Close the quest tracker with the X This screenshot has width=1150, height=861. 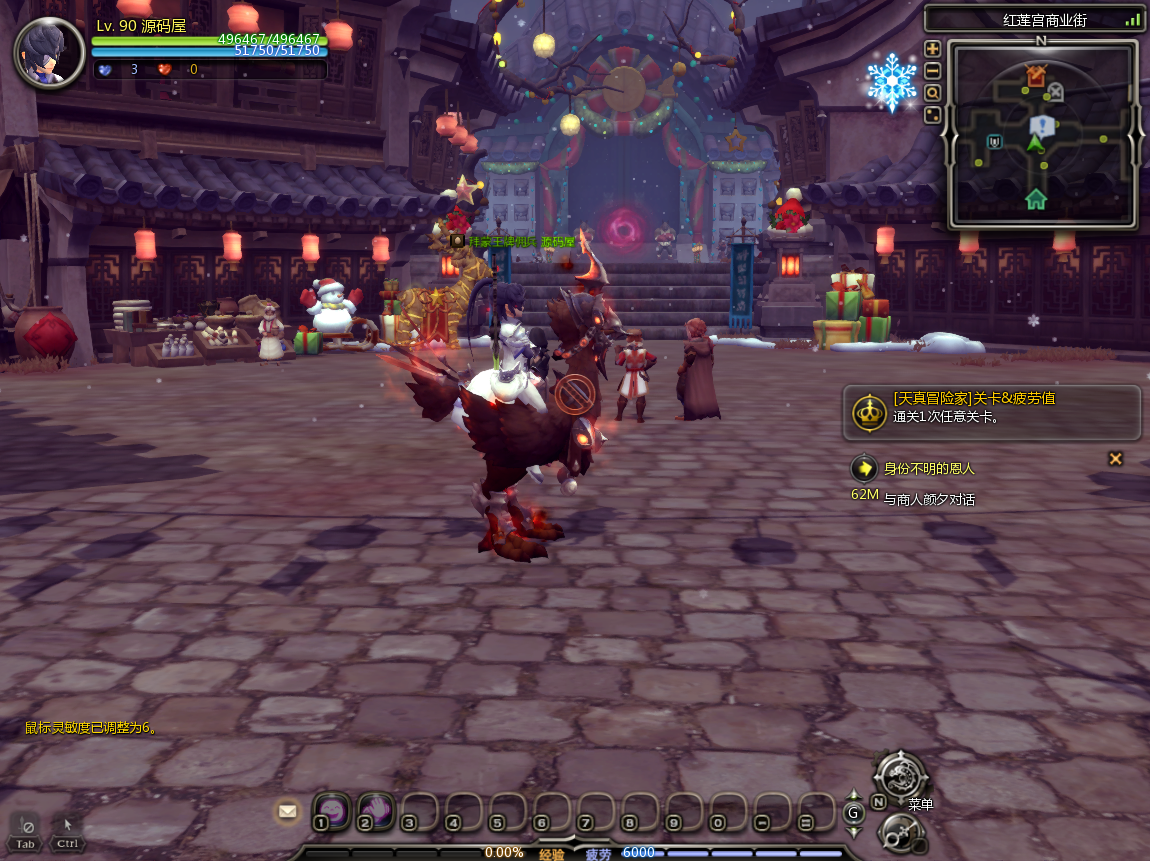(1116, 459)
